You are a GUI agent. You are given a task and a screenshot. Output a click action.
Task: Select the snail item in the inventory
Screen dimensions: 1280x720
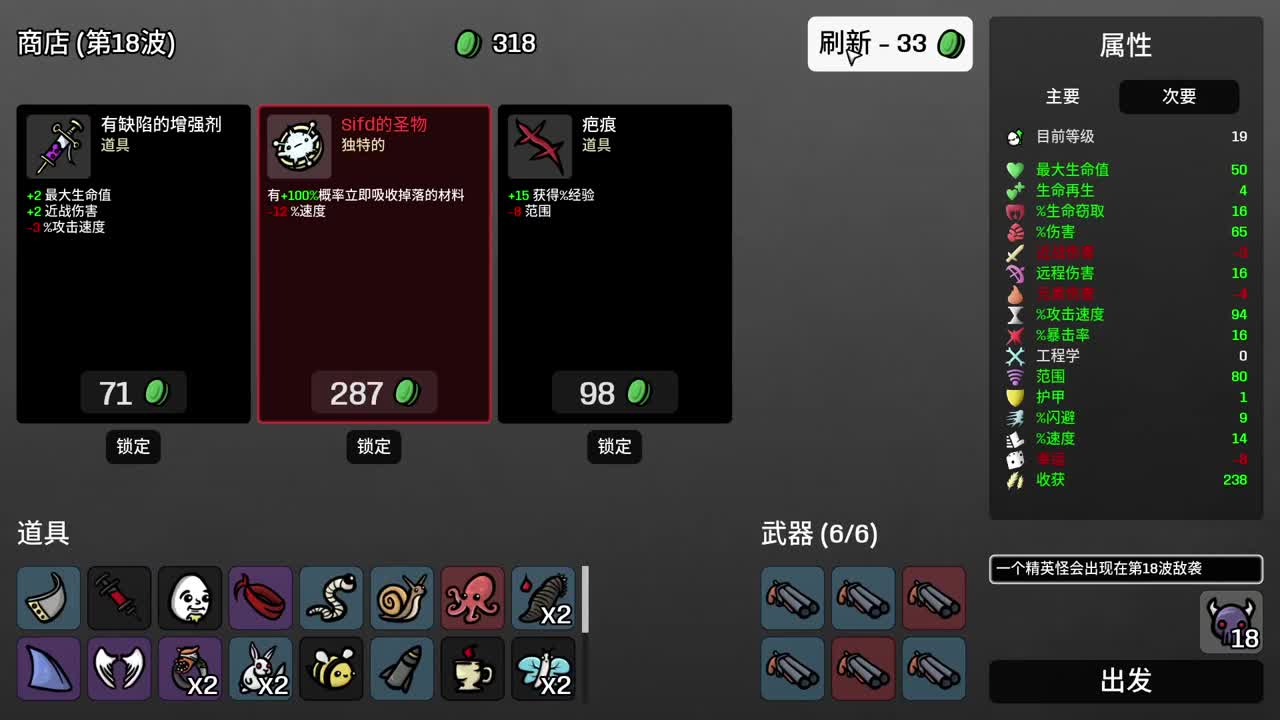(x=401, y=598)
